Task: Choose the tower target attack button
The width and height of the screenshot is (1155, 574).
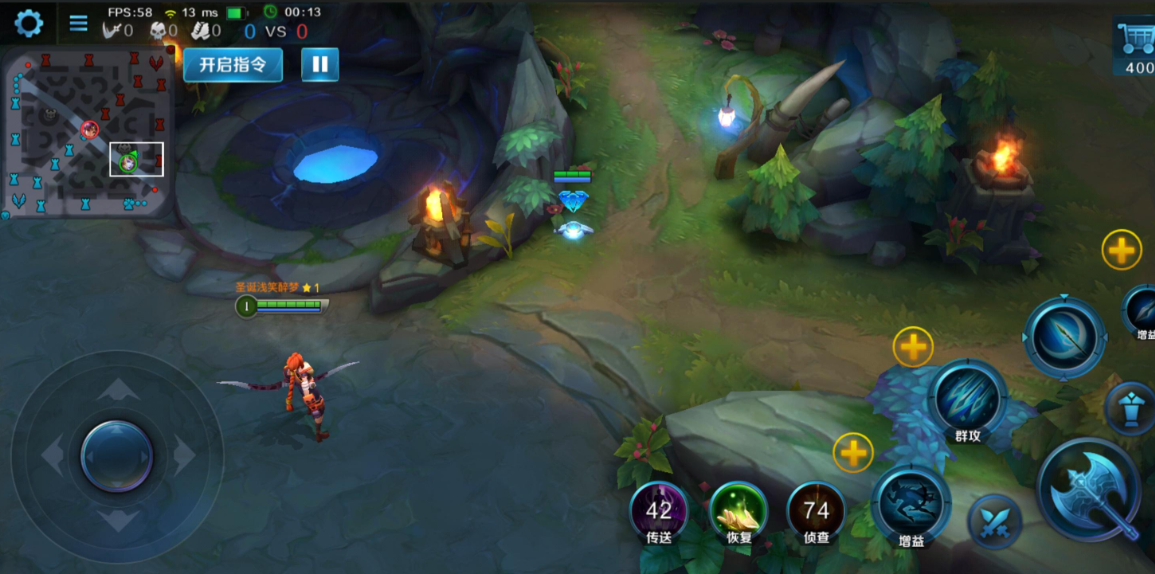Action: (x=1131, y=407)
